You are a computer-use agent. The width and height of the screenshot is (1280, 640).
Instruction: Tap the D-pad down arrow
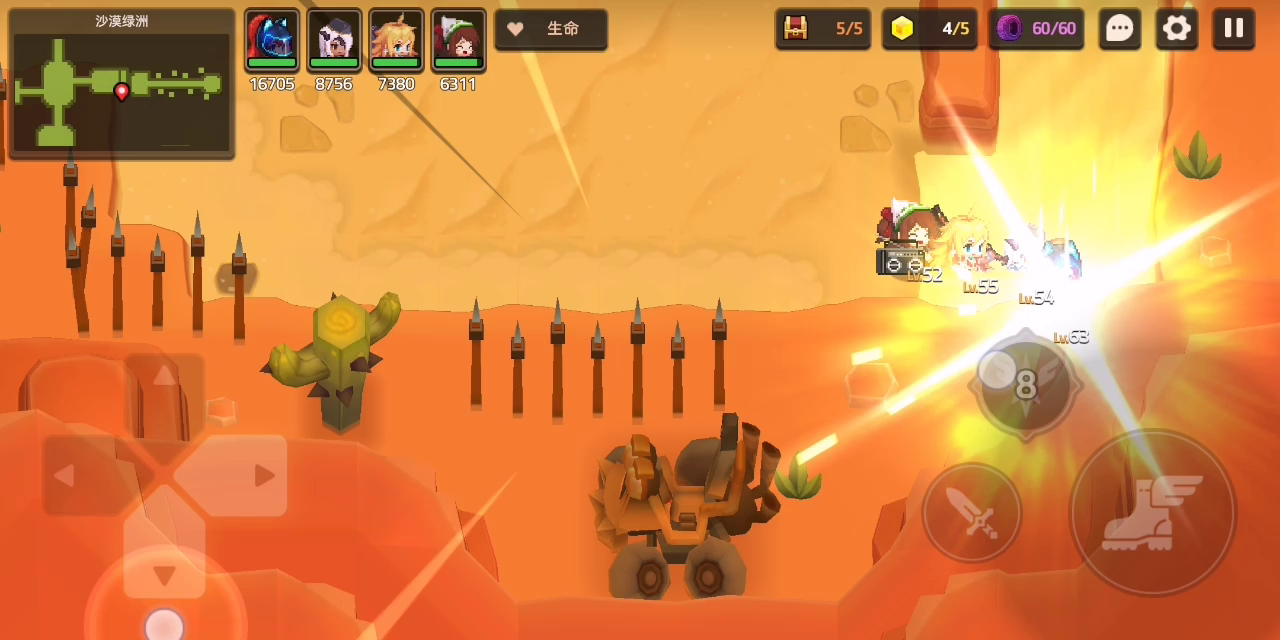[x=164, y=574]
